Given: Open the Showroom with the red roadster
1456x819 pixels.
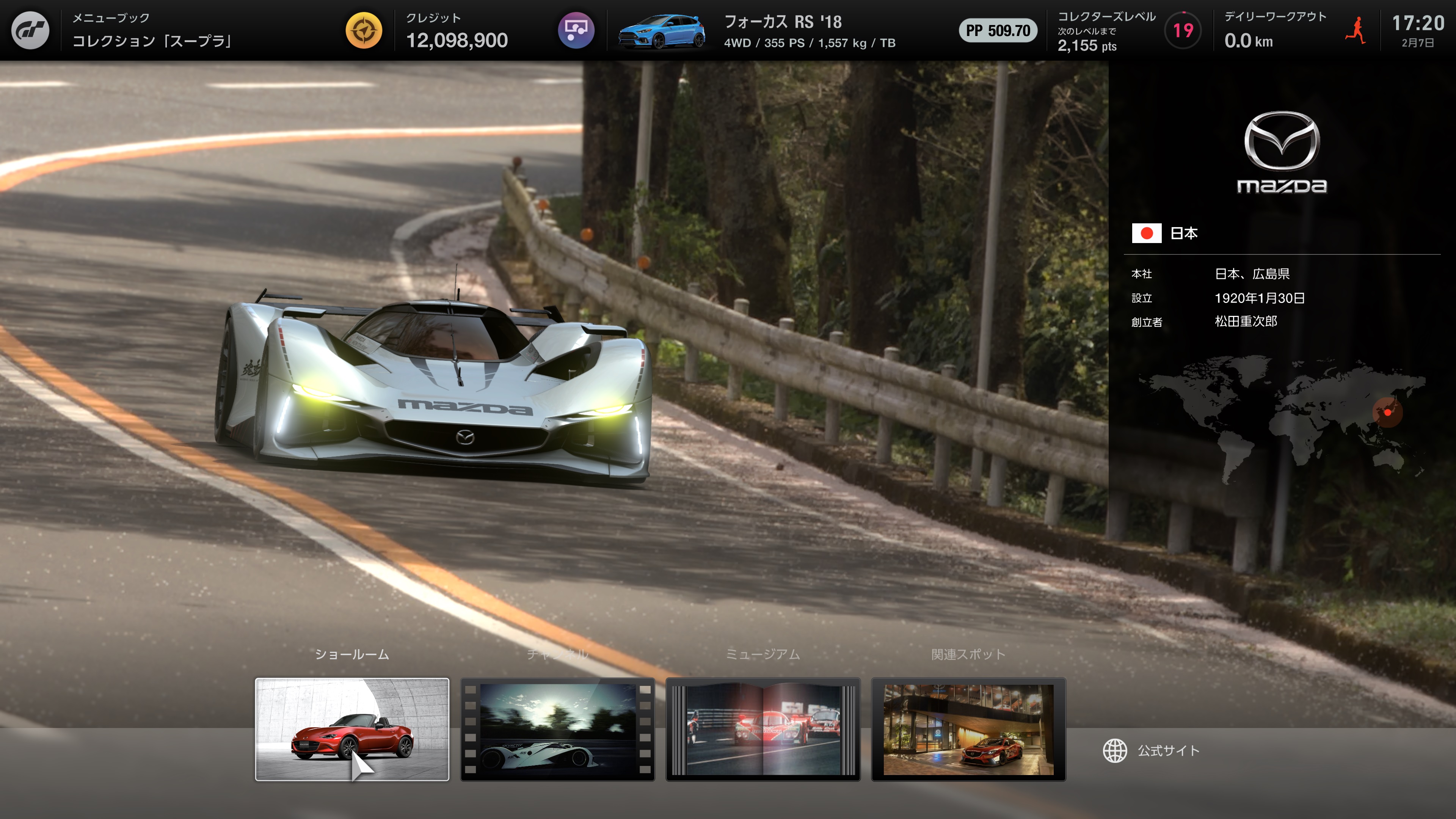Looking at the screenshot, I should click(x=351, y=729).
